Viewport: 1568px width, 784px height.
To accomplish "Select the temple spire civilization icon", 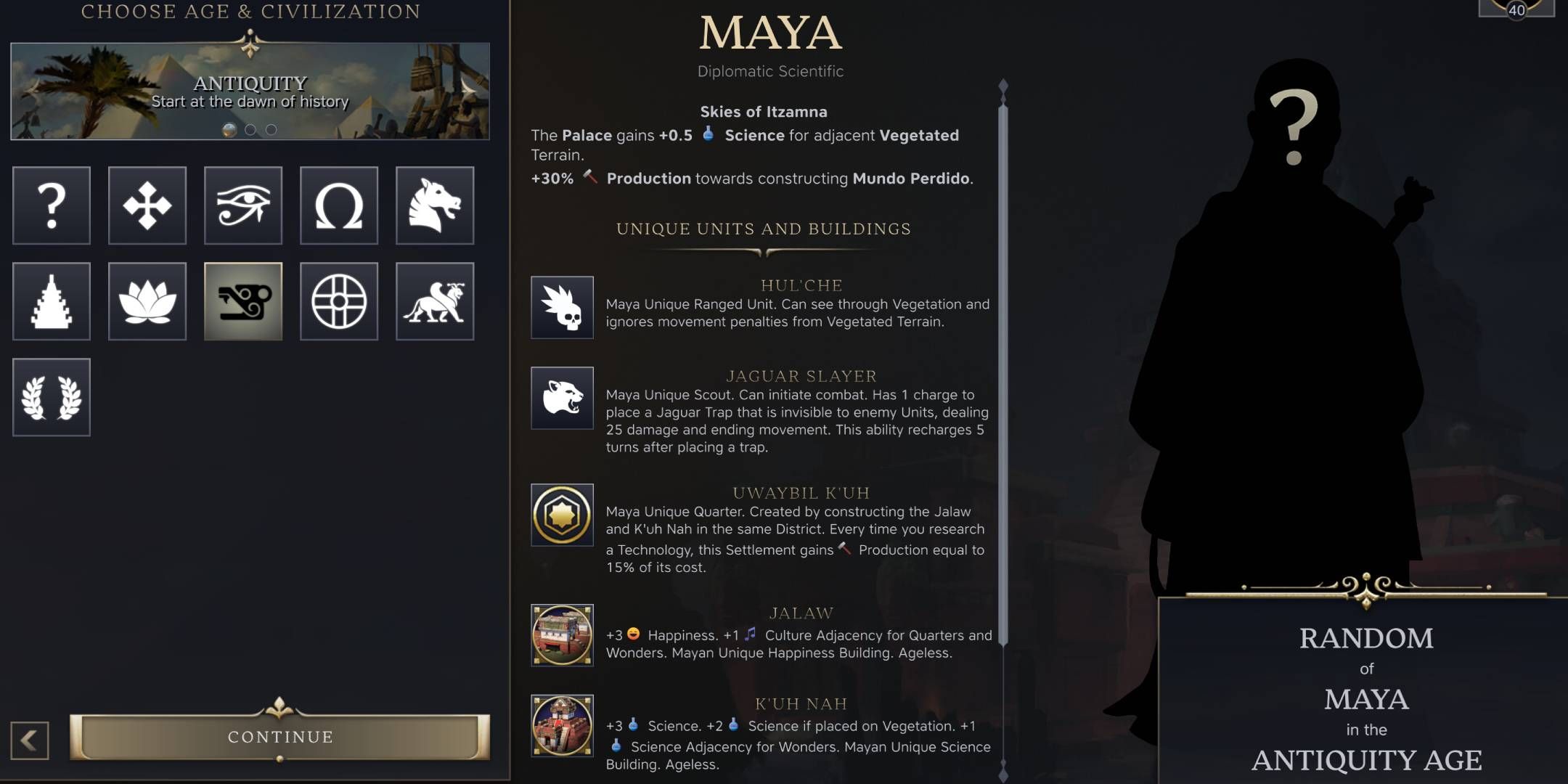I will pos(51,301).
